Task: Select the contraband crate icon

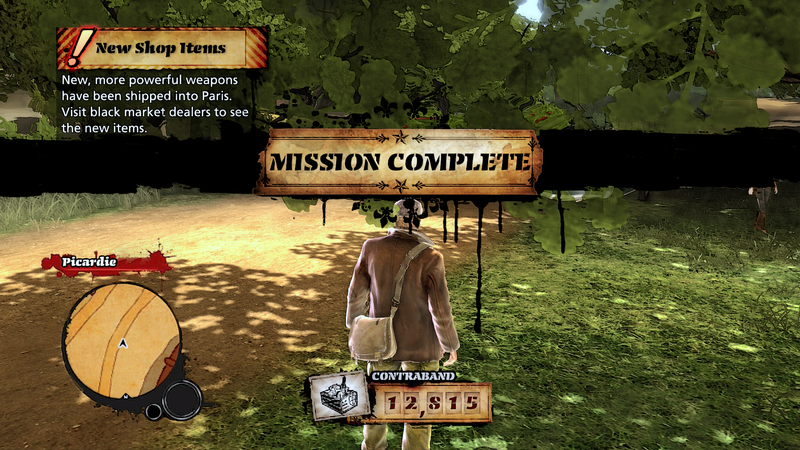Action: point(337,398)
